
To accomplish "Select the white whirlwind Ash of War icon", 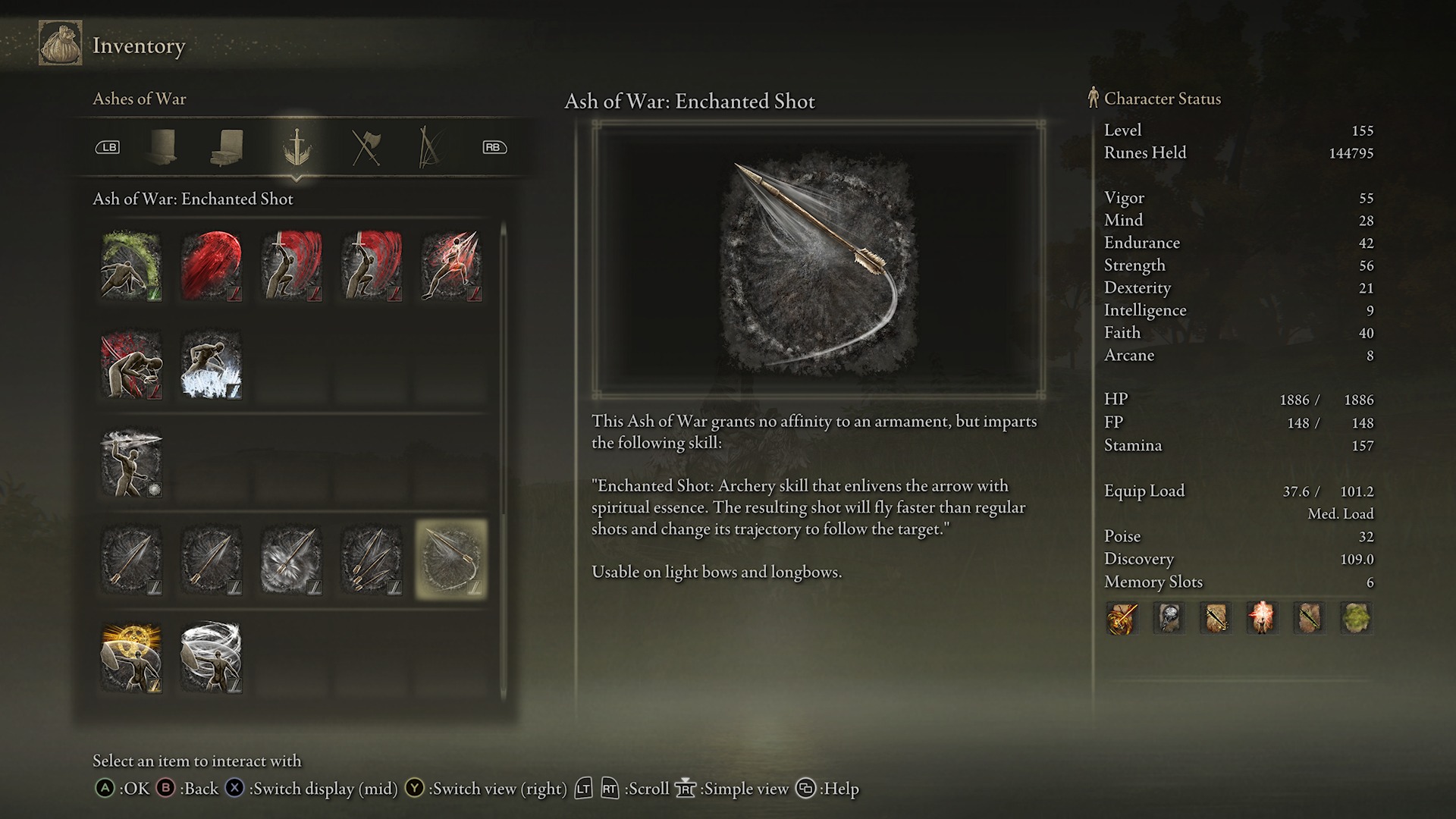I will (211, 657).
